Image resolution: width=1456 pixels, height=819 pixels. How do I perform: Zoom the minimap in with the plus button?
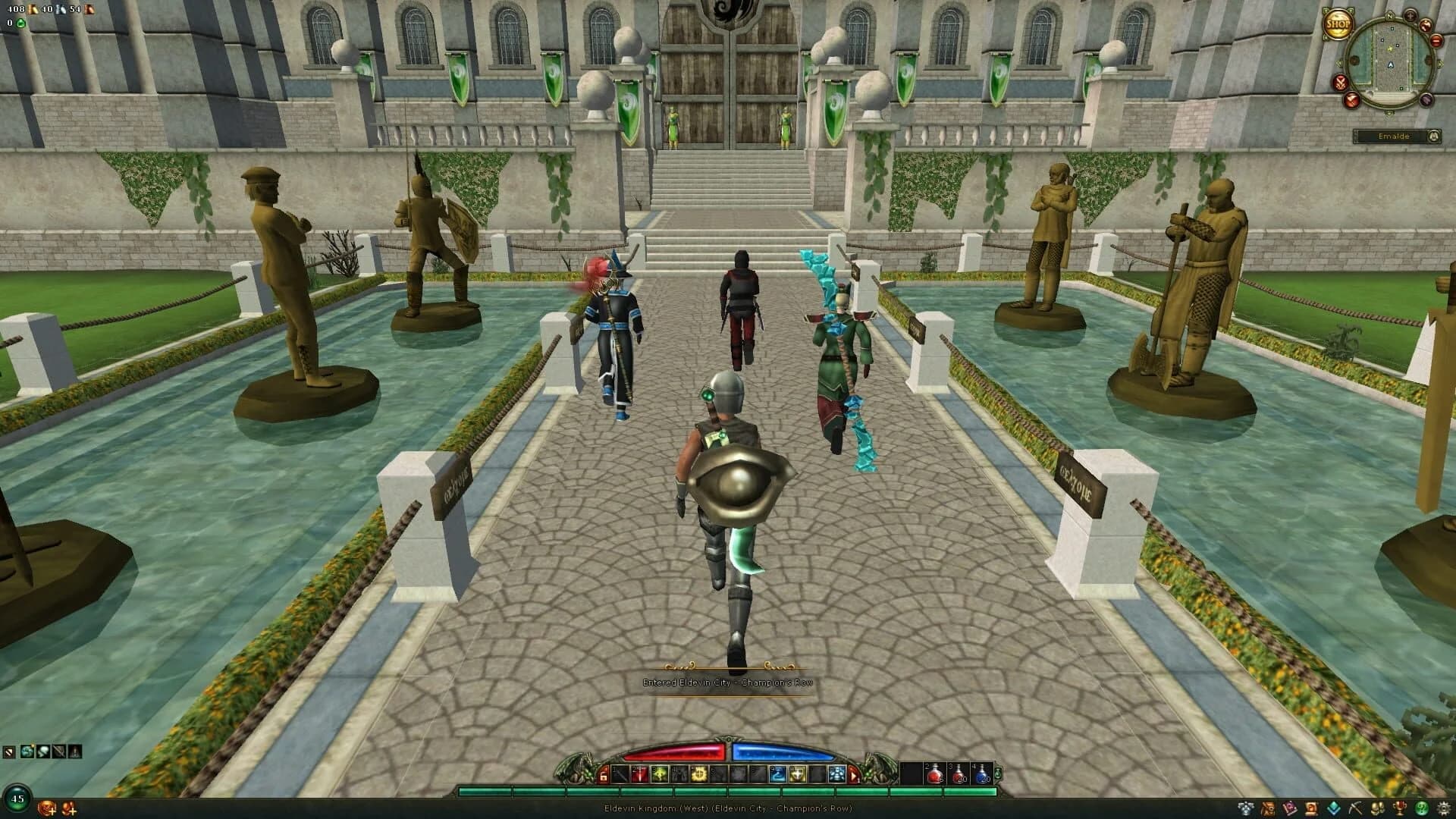(x=1410, y=16)
